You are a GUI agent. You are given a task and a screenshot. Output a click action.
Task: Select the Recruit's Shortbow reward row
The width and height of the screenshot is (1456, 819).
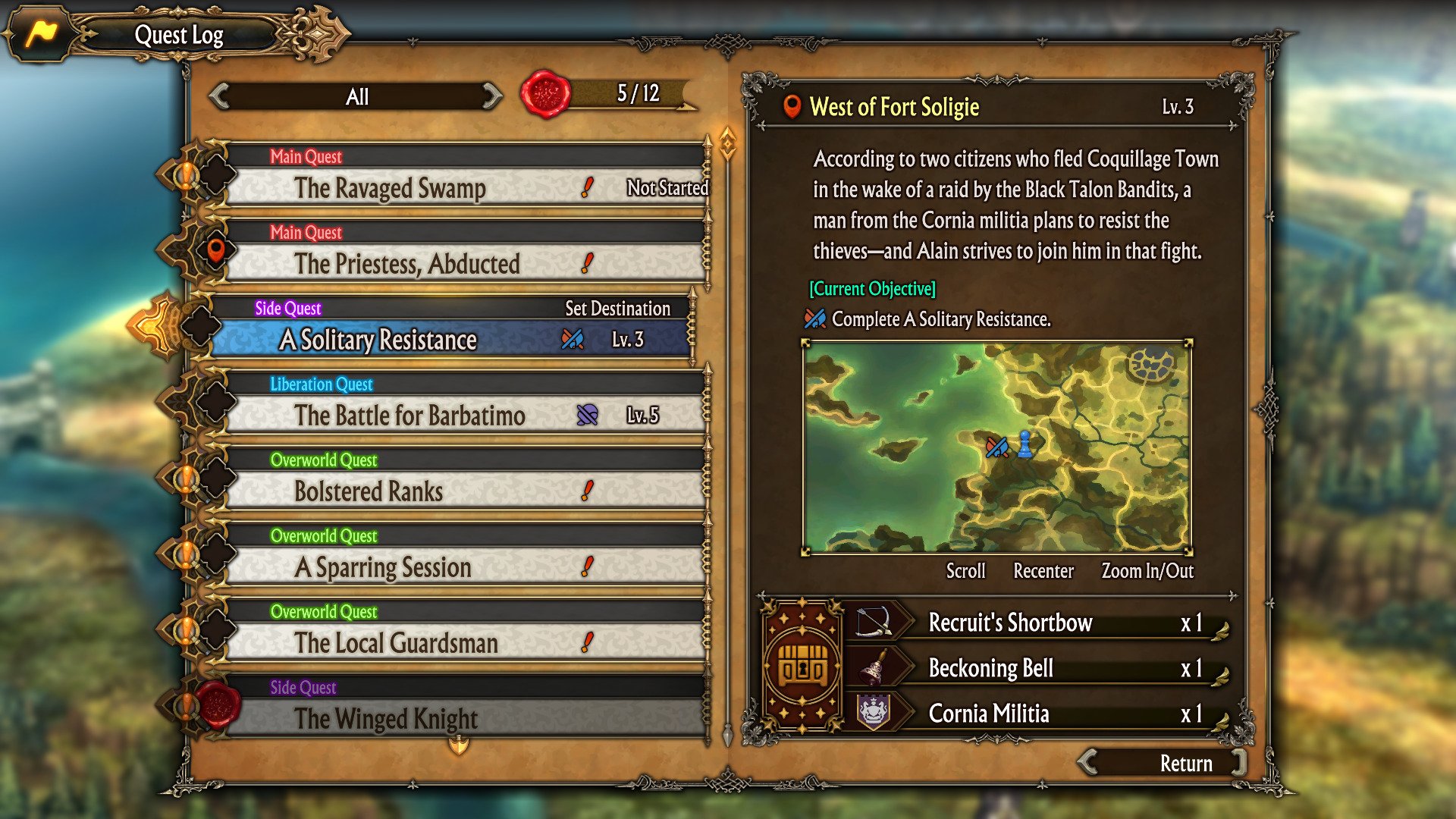[x=1039, y=623]
